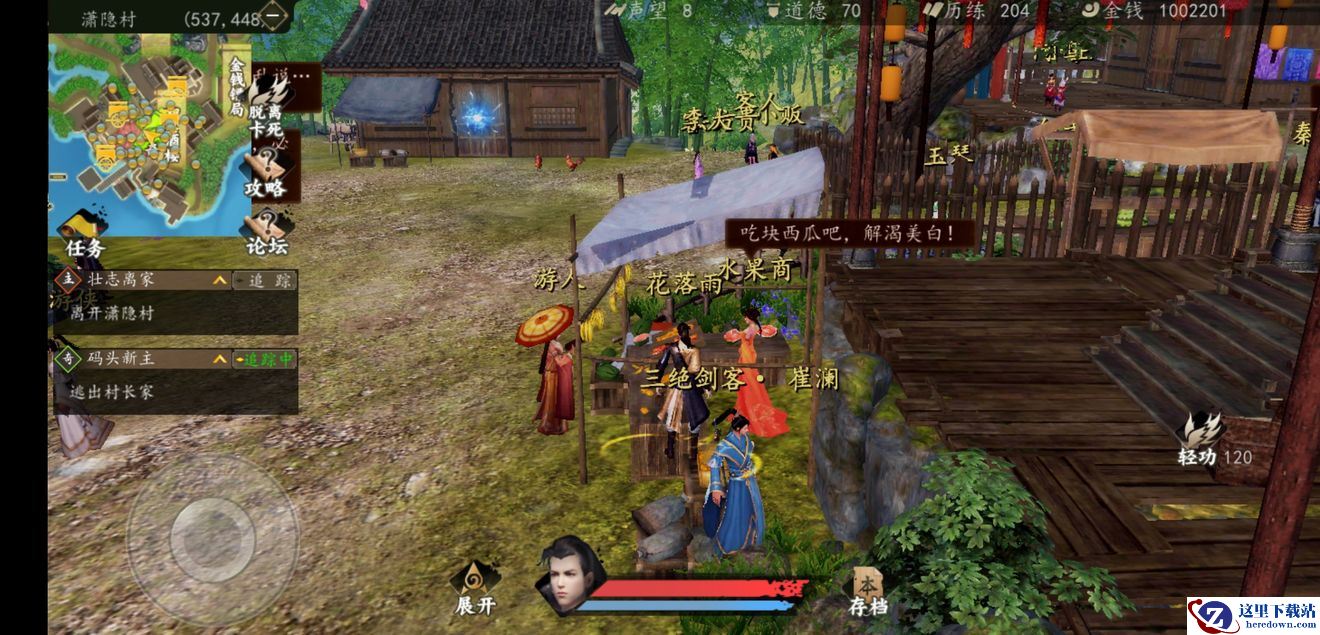Track the 壮志离家 main quest

(265, 281)
